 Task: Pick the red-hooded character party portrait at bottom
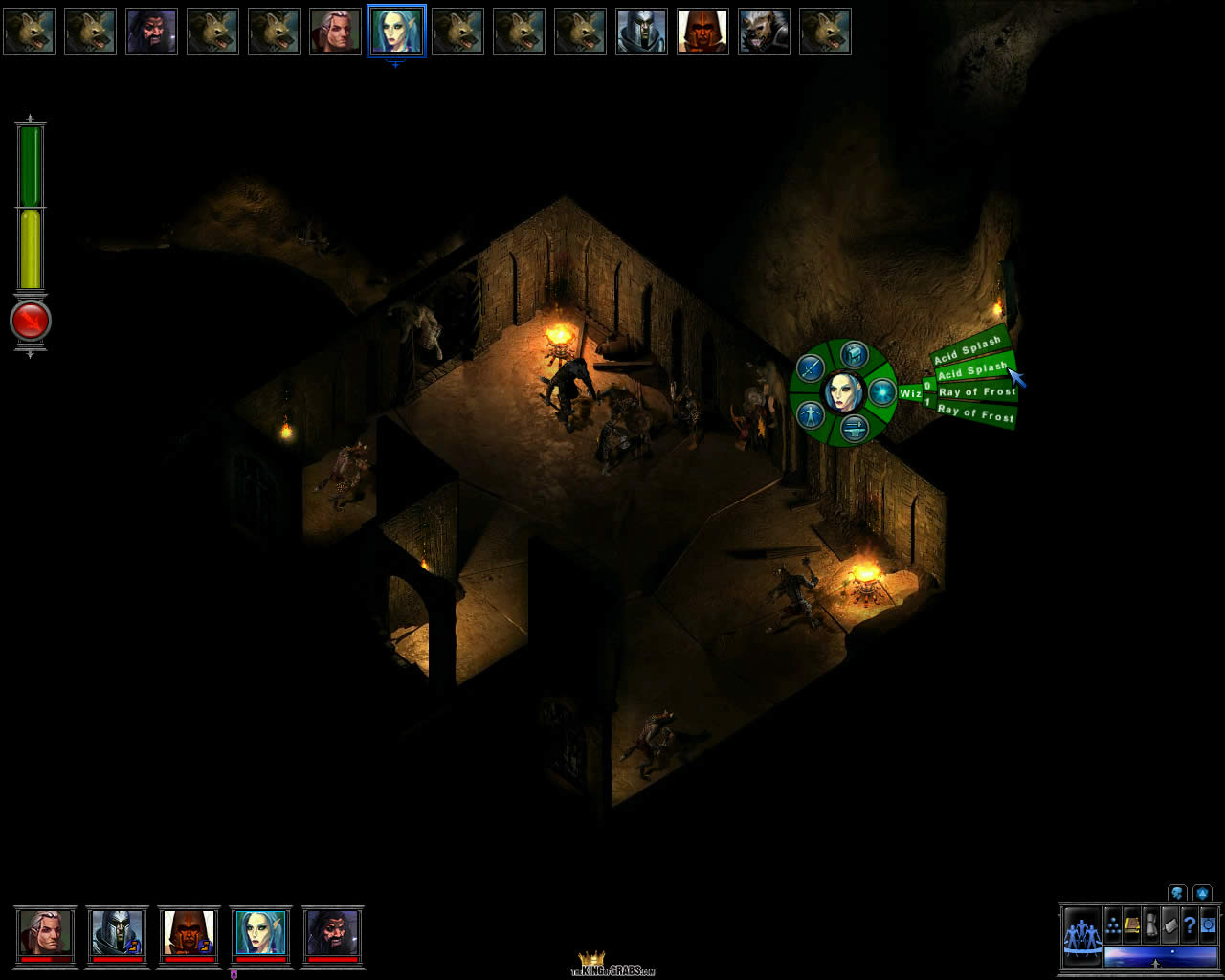coord(189,932)
